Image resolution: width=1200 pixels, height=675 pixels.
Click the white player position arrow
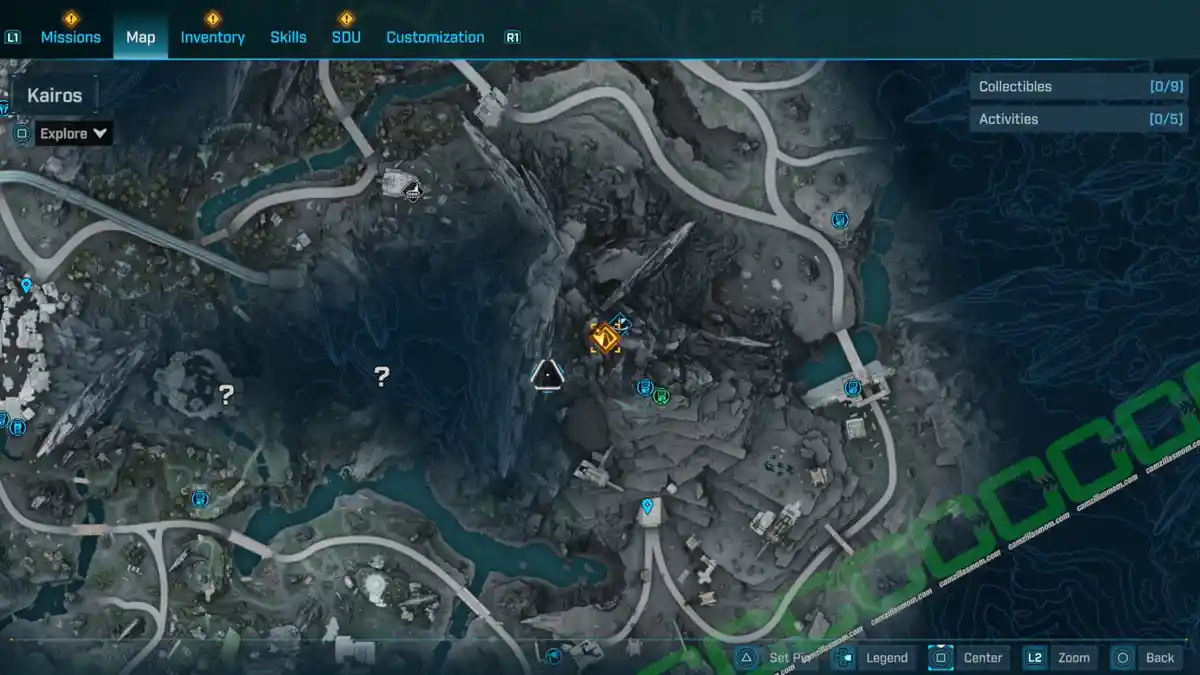click(x=546, y=374)
